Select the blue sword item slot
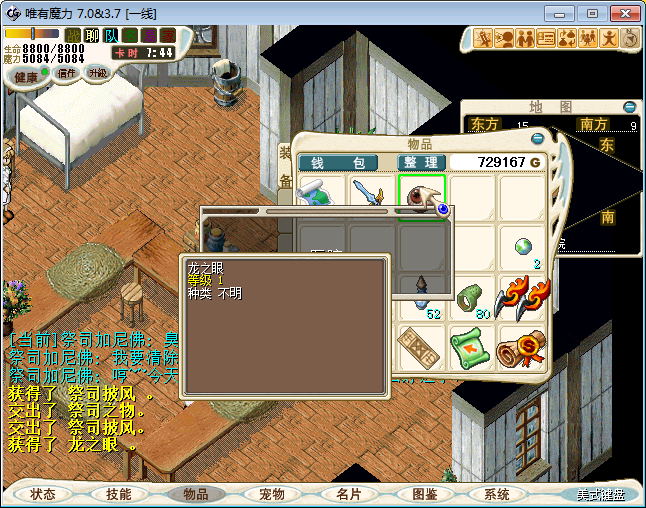The height and width of the screenshot is (508, 646). (x=372, y=196)
